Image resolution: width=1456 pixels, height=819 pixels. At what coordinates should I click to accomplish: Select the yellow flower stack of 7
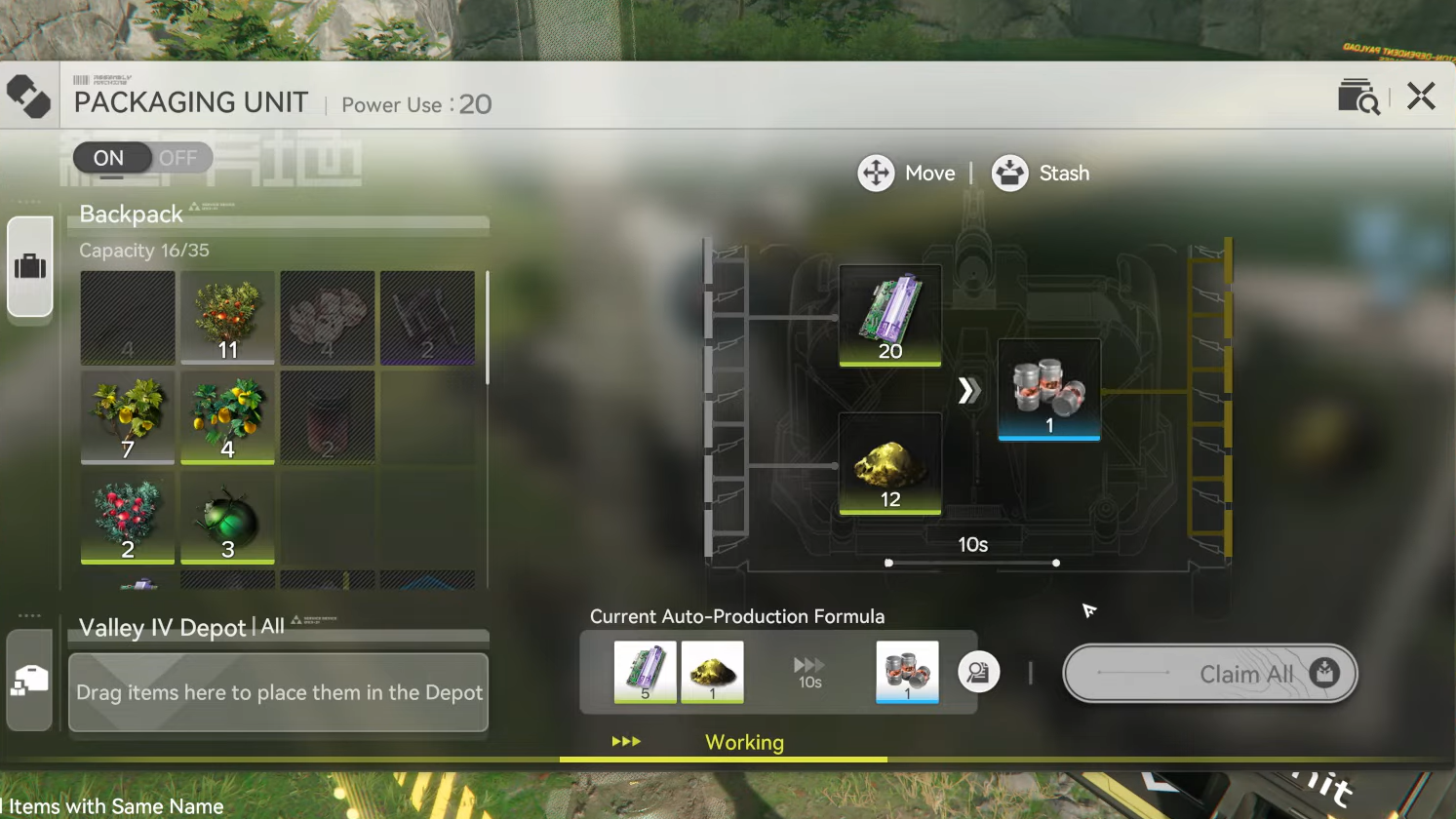pos(128,417)
